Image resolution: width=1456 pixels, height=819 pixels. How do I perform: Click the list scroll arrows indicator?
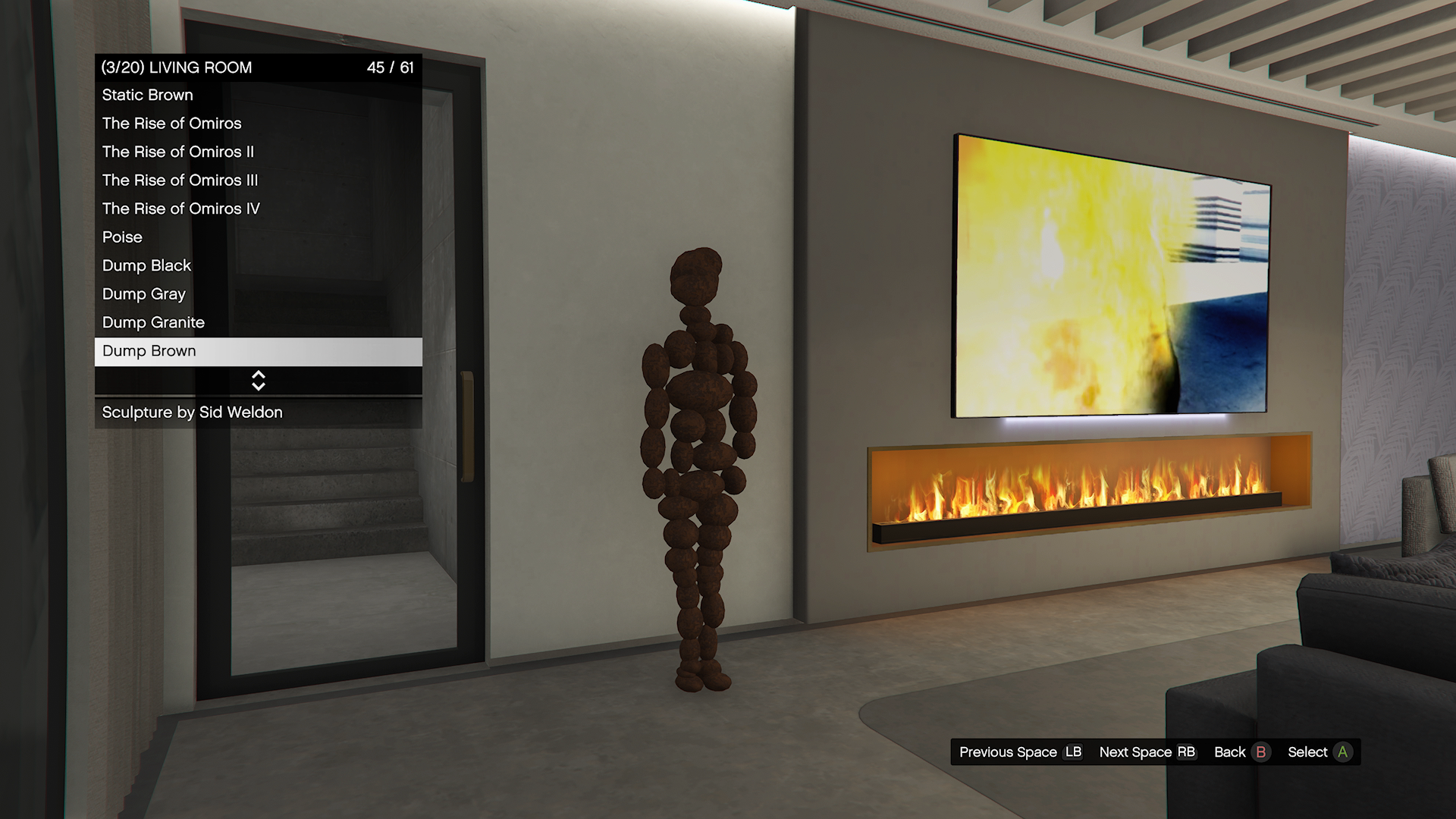[259, 381]
